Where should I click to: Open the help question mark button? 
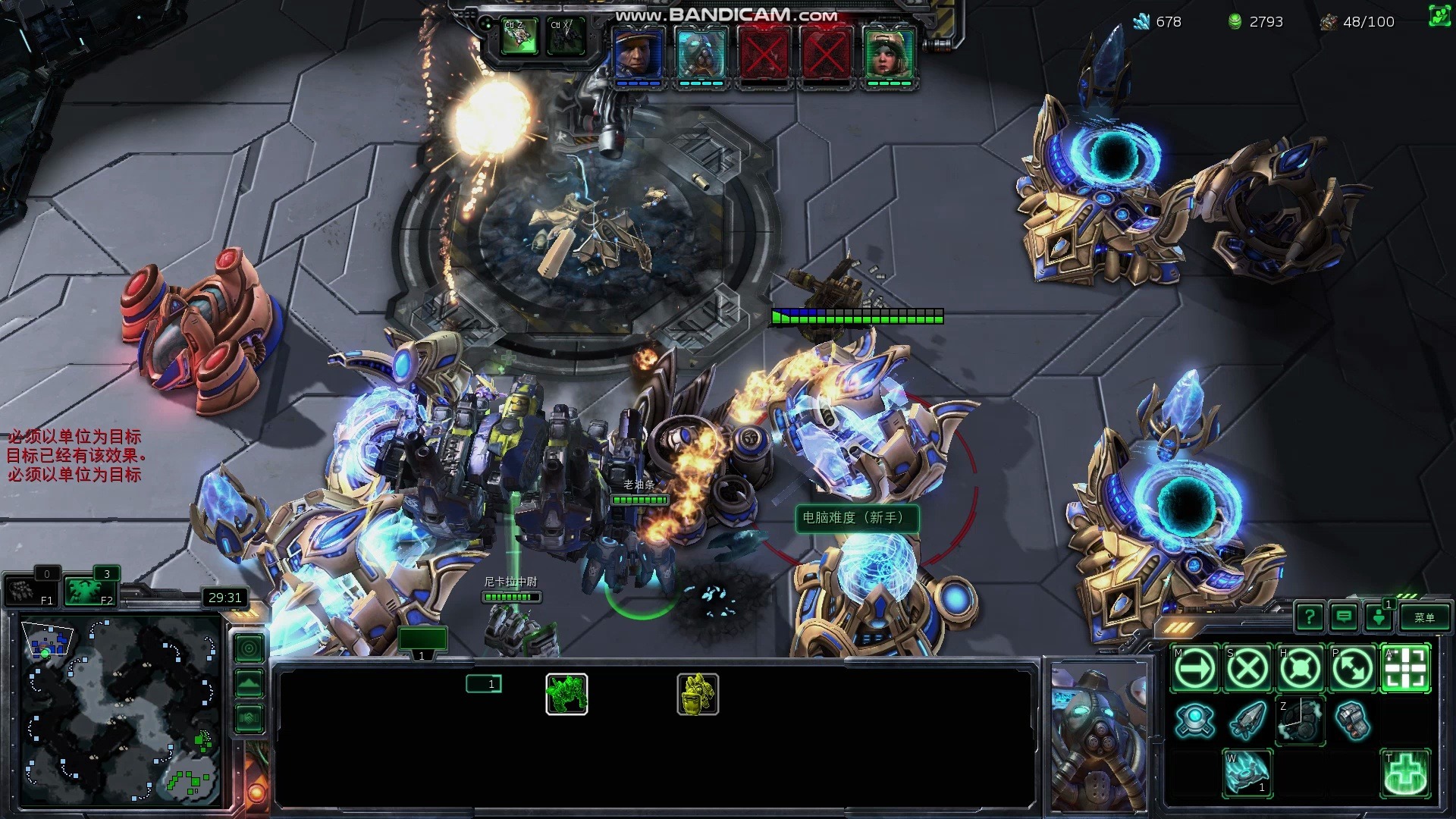(x=1310, y=617)
